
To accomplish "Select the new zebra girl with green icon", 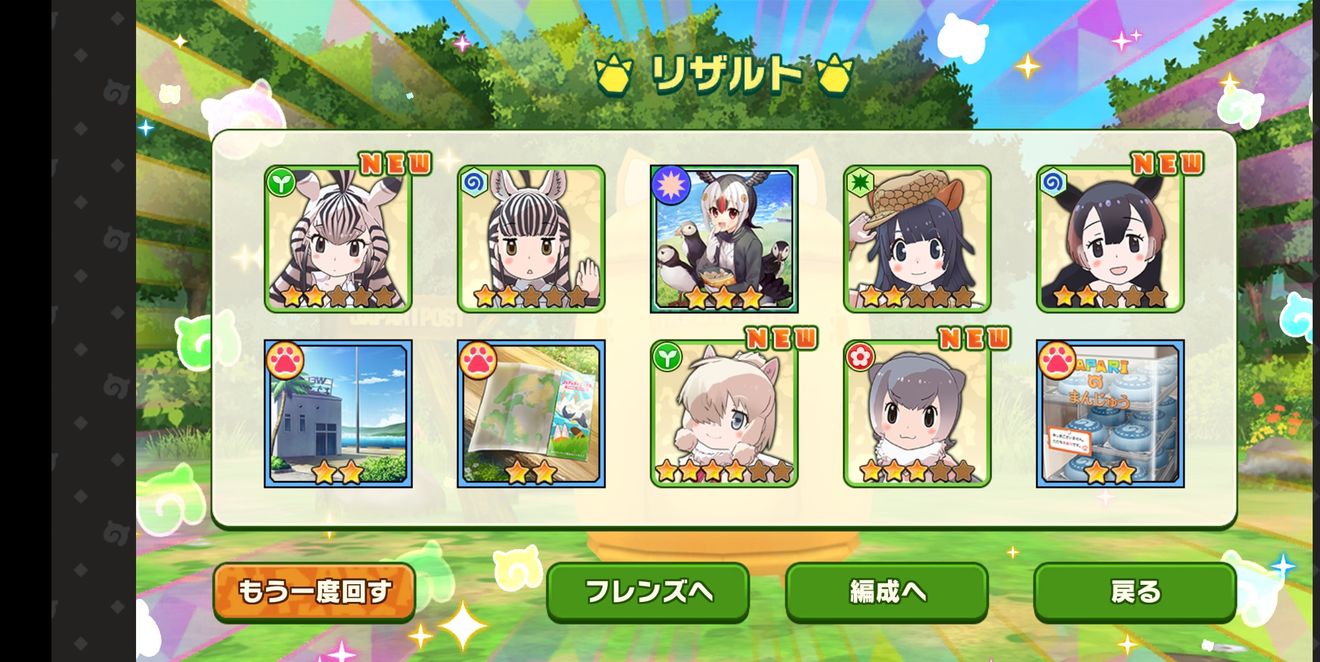I will coord(338,239).
